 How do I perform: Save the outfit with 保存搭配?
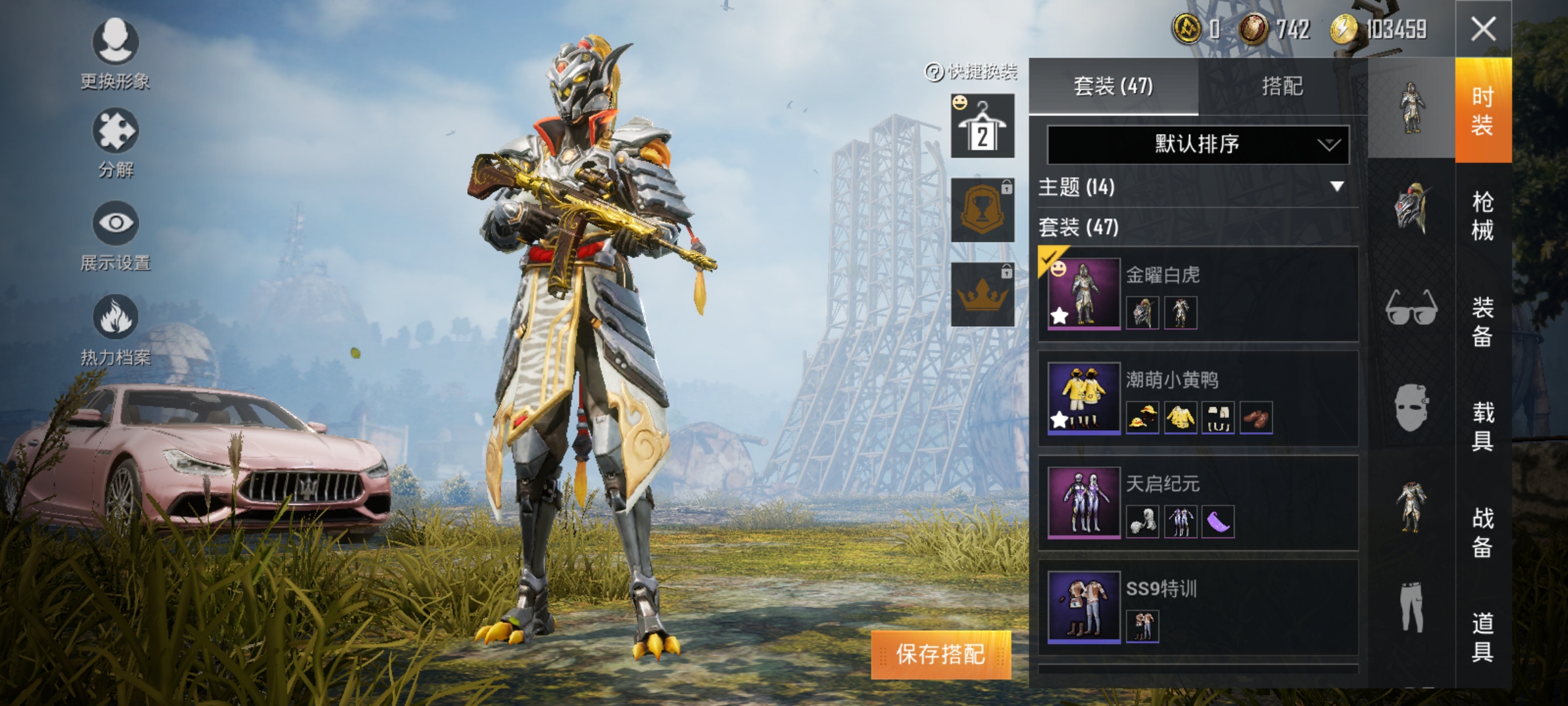(940, 654)
